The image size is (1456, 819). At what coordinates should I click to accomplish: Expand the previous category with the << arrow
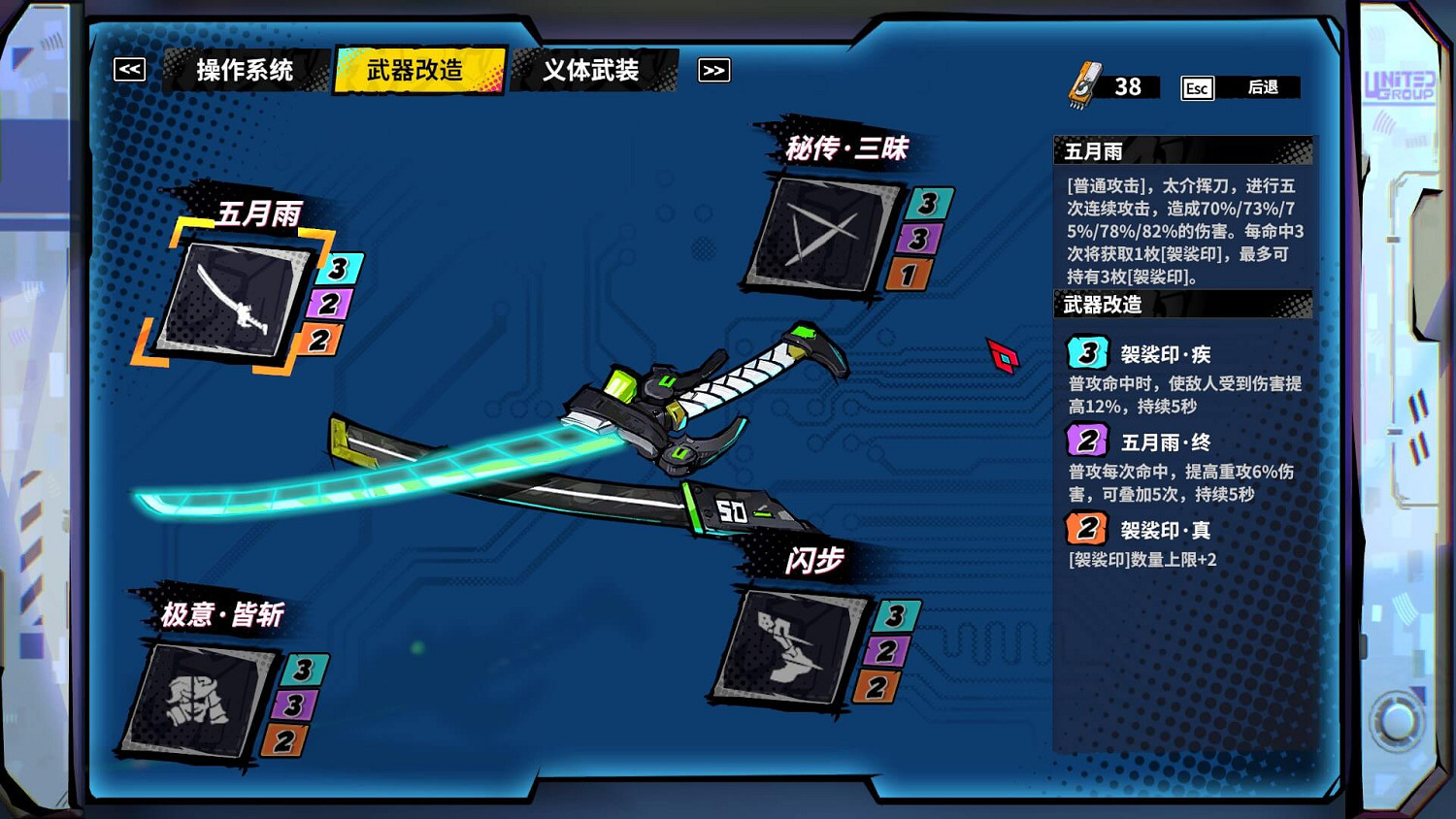[x=129, y=69]
